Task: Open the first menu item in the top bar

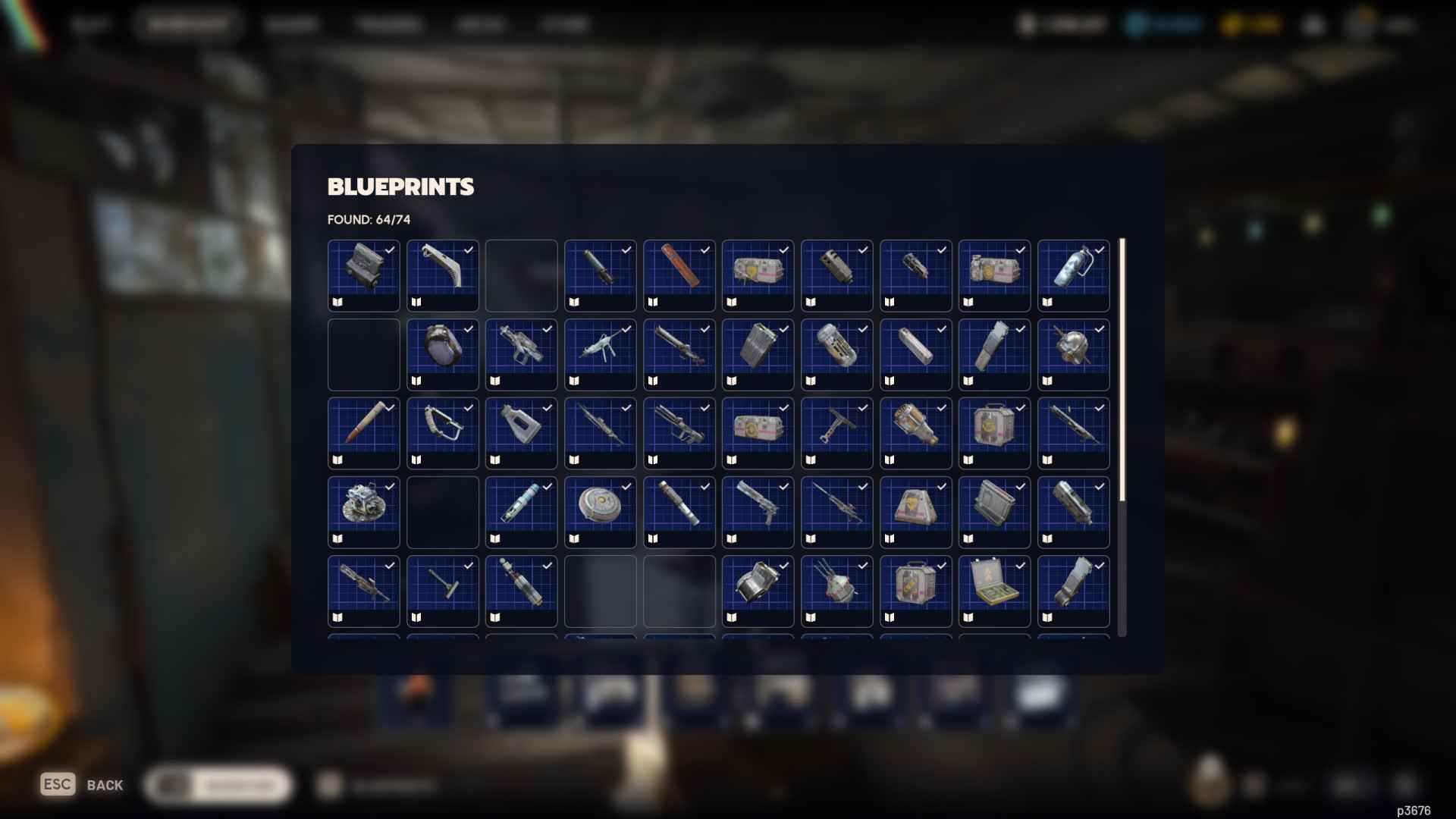Action: click(91, 23)
